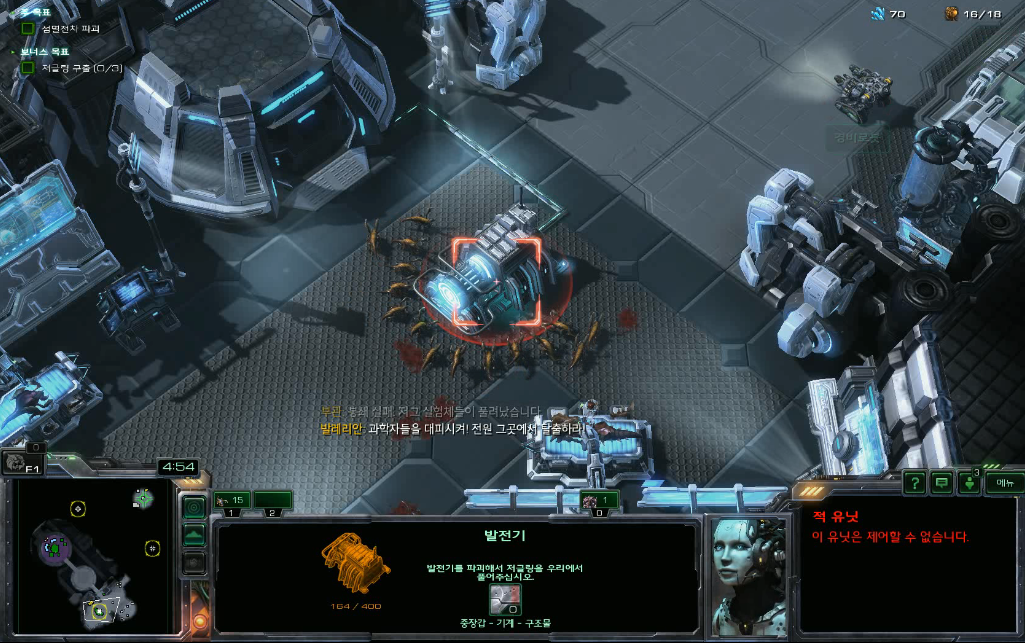This screenshot has width=1025, height=643.
Task: Select the hero control group 0 button
Action: pos(599,501)
